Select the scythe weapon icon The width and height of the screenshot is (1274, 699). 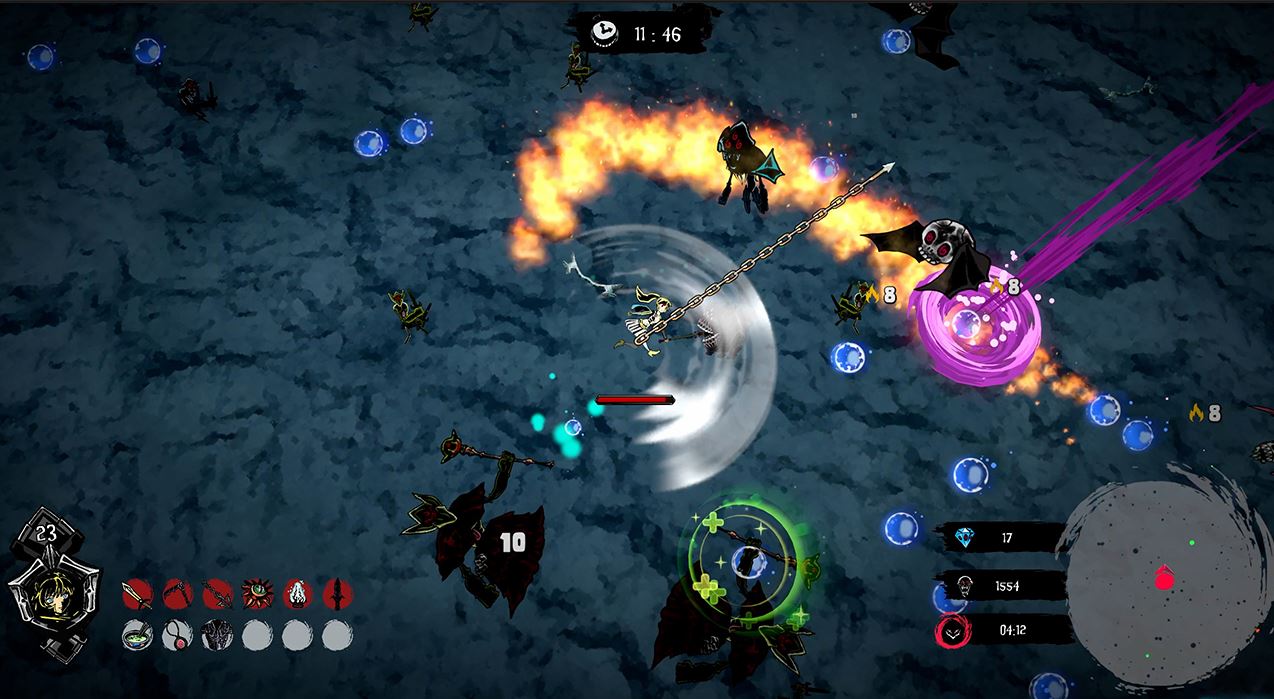(178, 594)
